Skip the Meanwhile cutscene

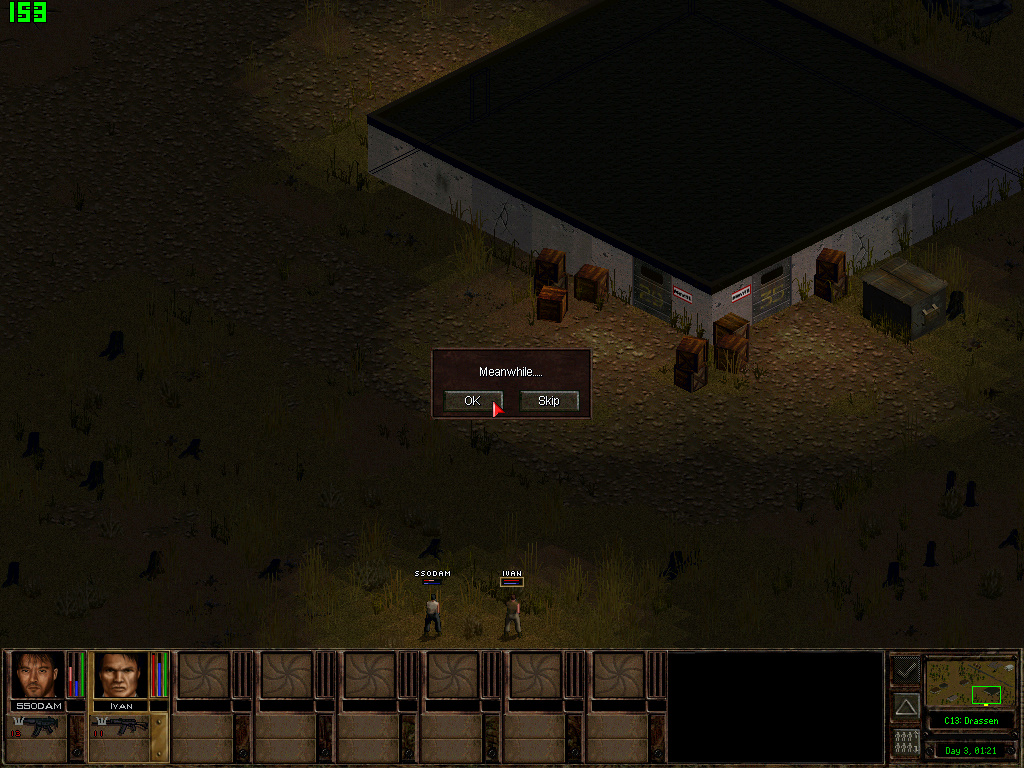(549, 401)
